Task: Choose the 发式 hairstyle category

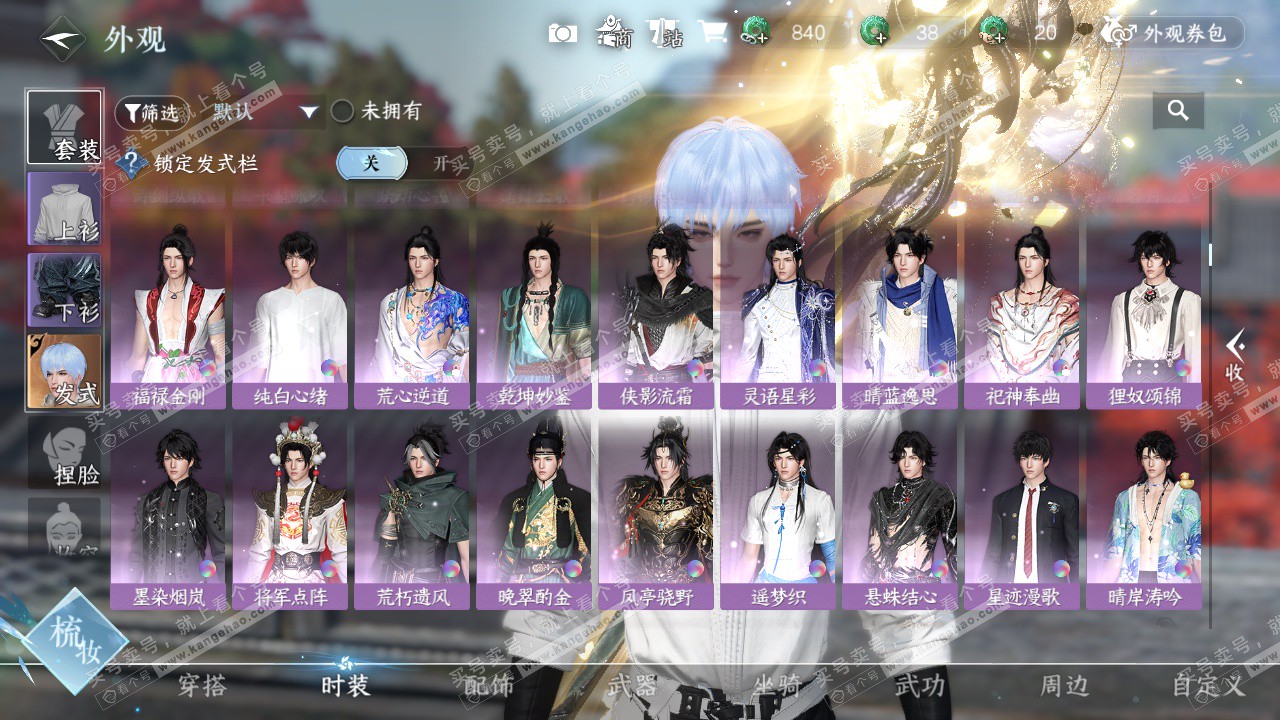Action: pos(64,371)
